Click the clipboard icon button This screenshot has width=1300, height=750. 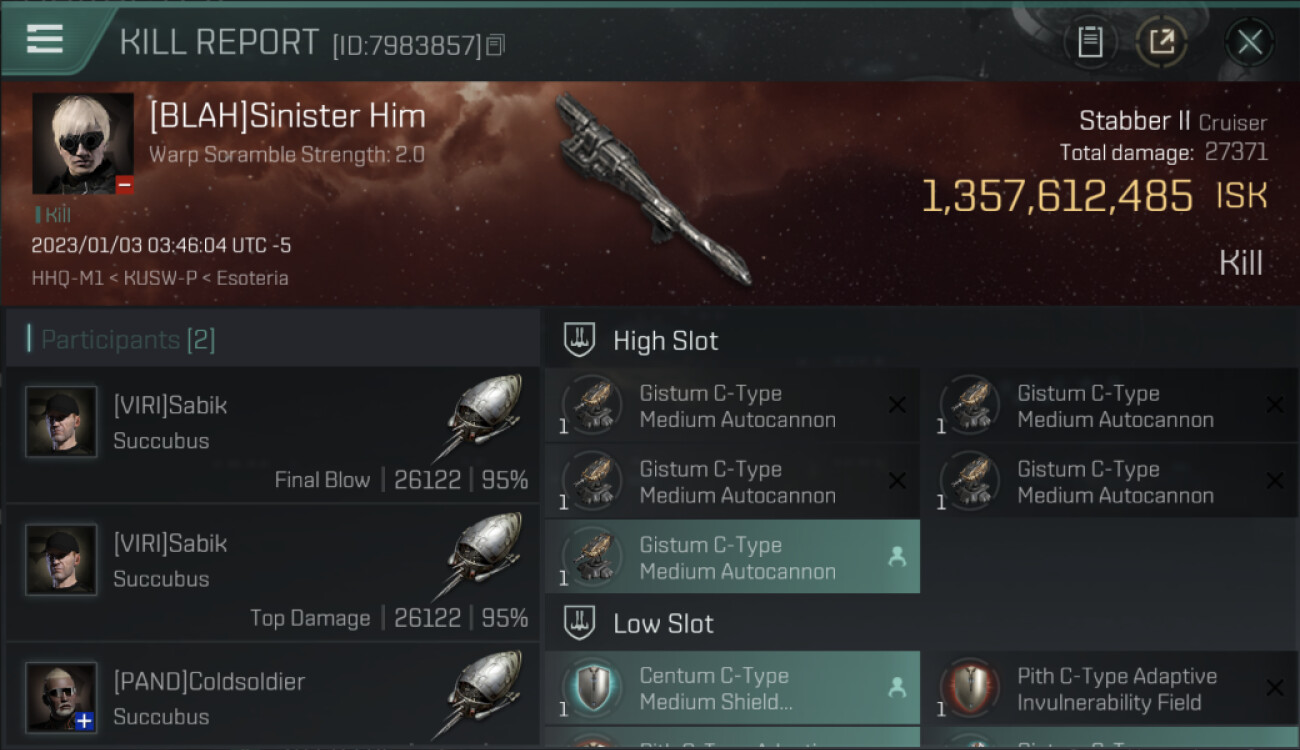[x=1090, y=42]
